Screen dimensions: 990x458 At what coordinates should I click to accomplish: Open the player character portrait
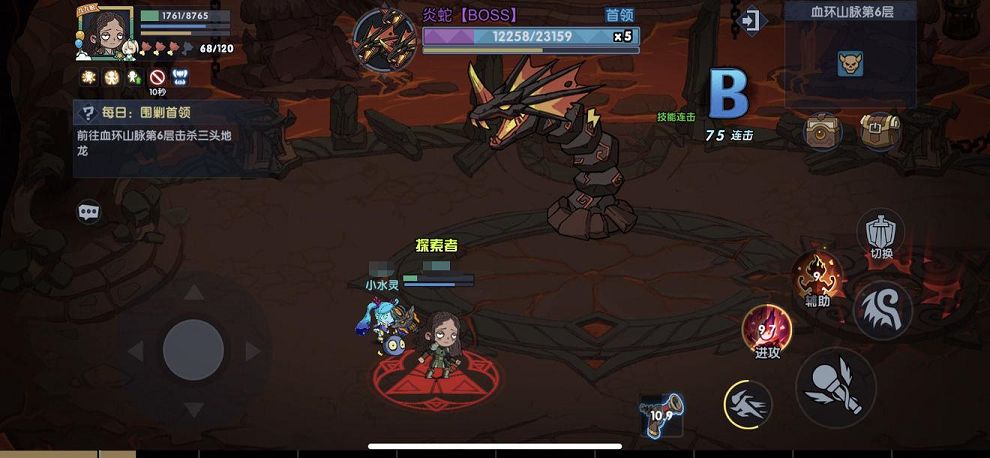click(104, 33)
